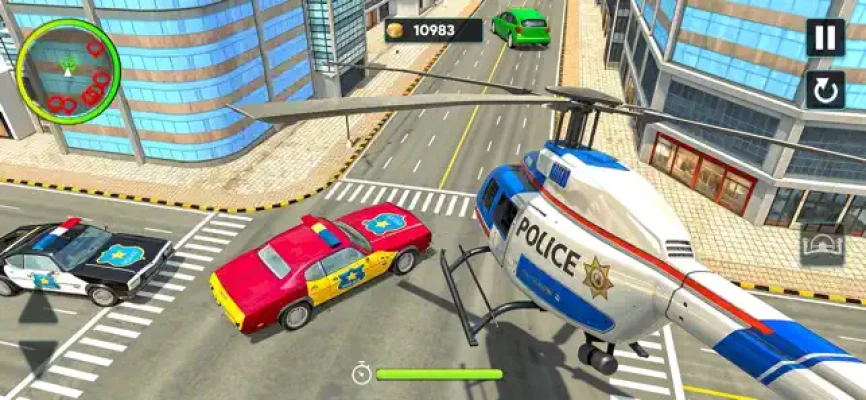
Task: Pause the game
Action: click(825, 38)
